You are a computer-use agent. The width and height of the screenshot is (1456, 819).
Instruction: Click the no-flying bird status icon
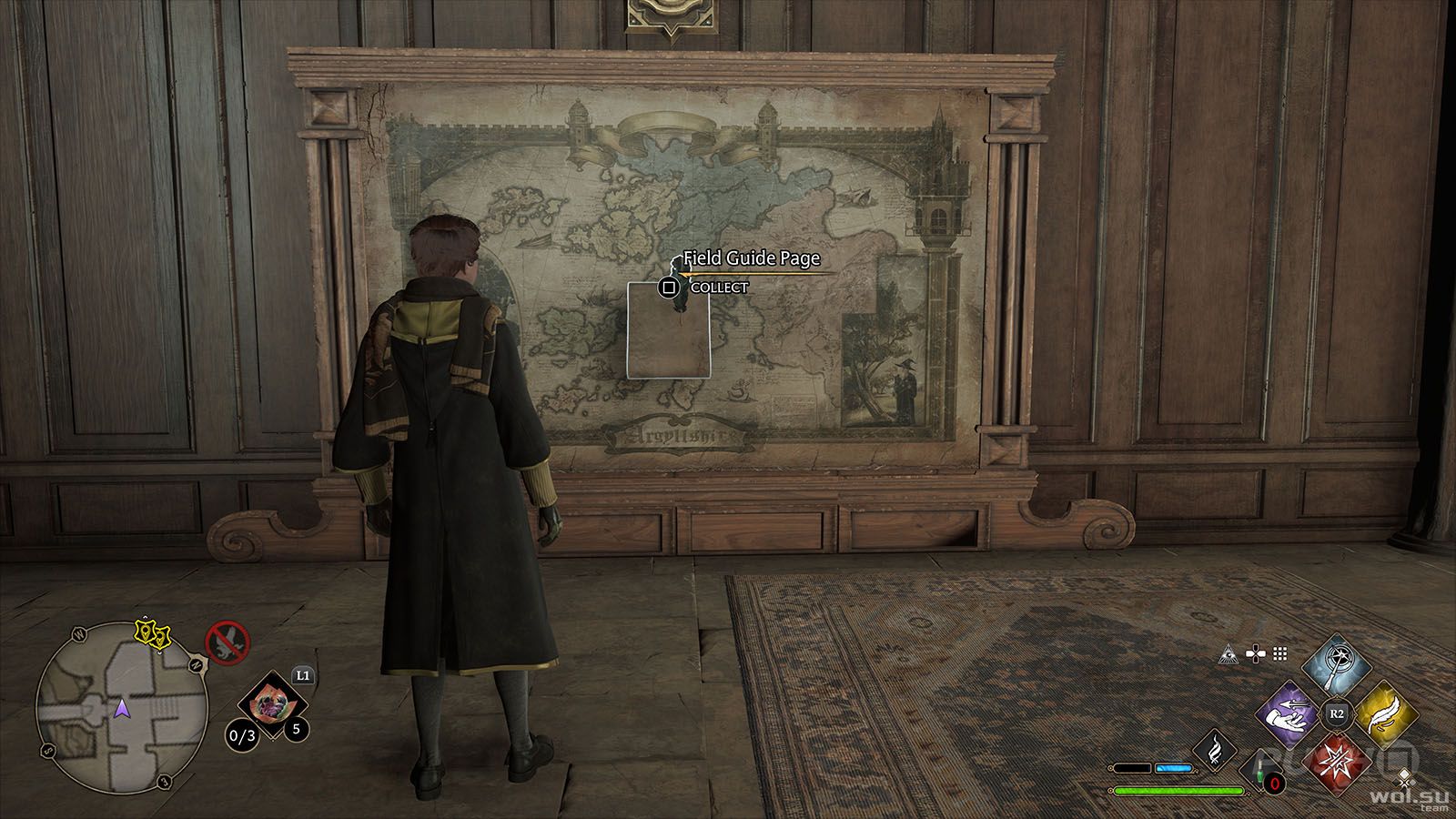tap(227, 642)
